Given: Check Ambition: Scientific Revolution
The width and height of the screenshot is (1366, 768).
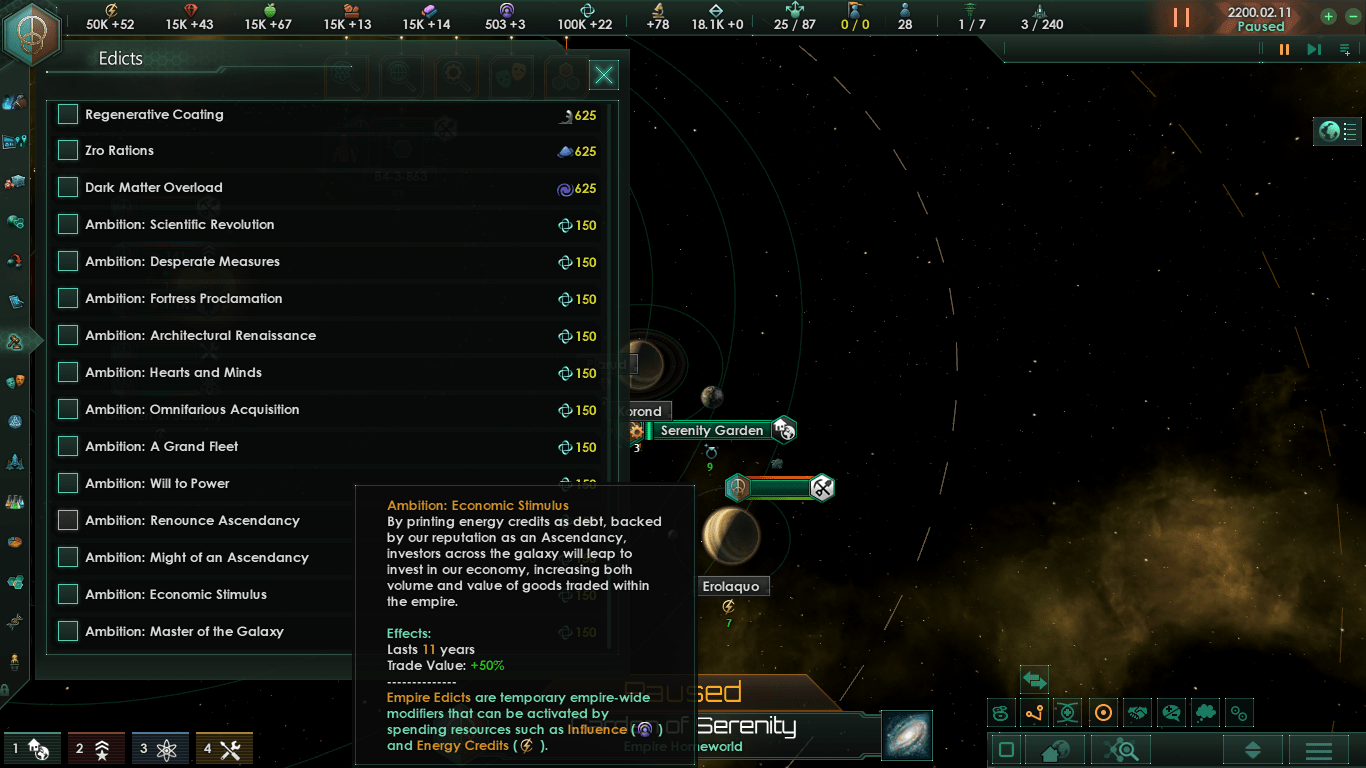Looking at the screenshot, I should pos(68,225).
